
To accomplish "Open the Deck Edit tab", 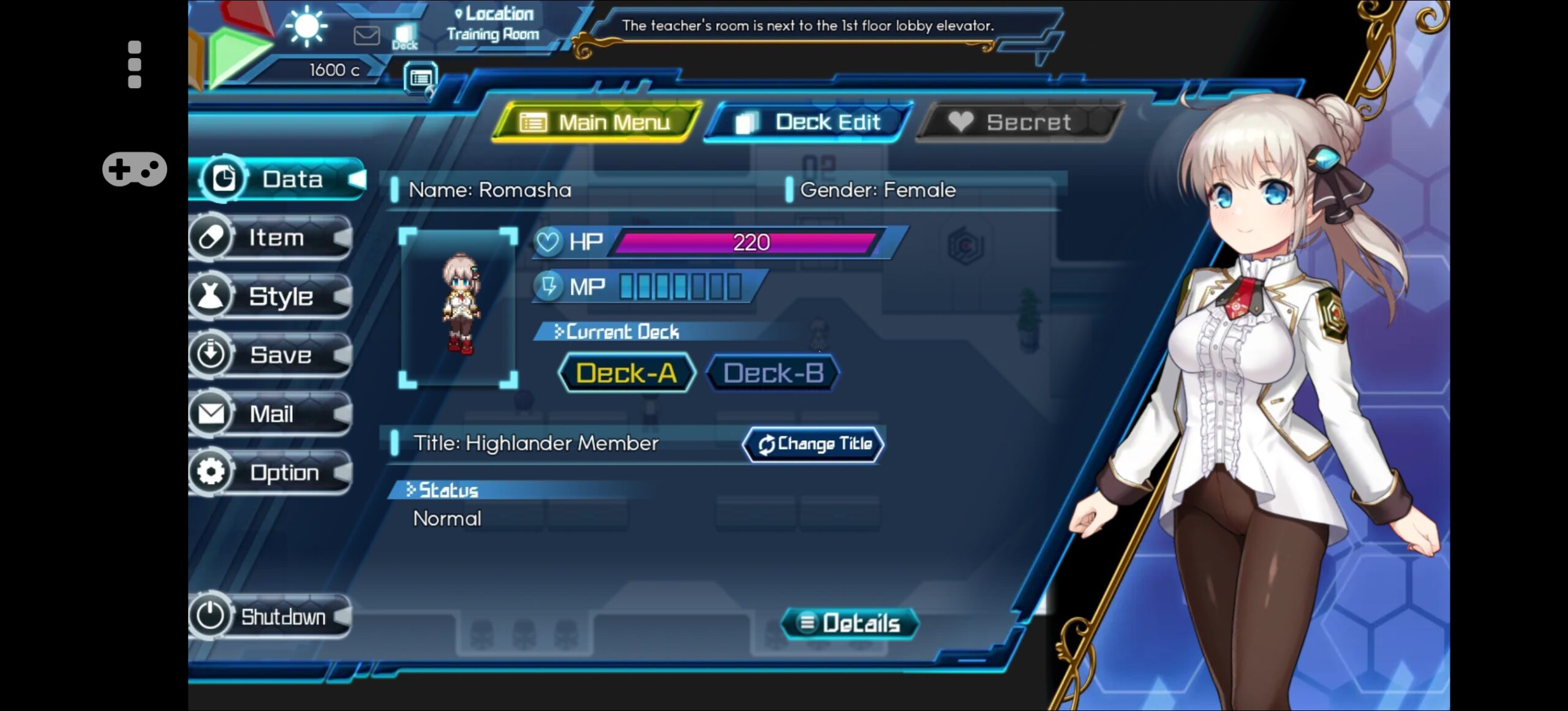I will 809,122.
